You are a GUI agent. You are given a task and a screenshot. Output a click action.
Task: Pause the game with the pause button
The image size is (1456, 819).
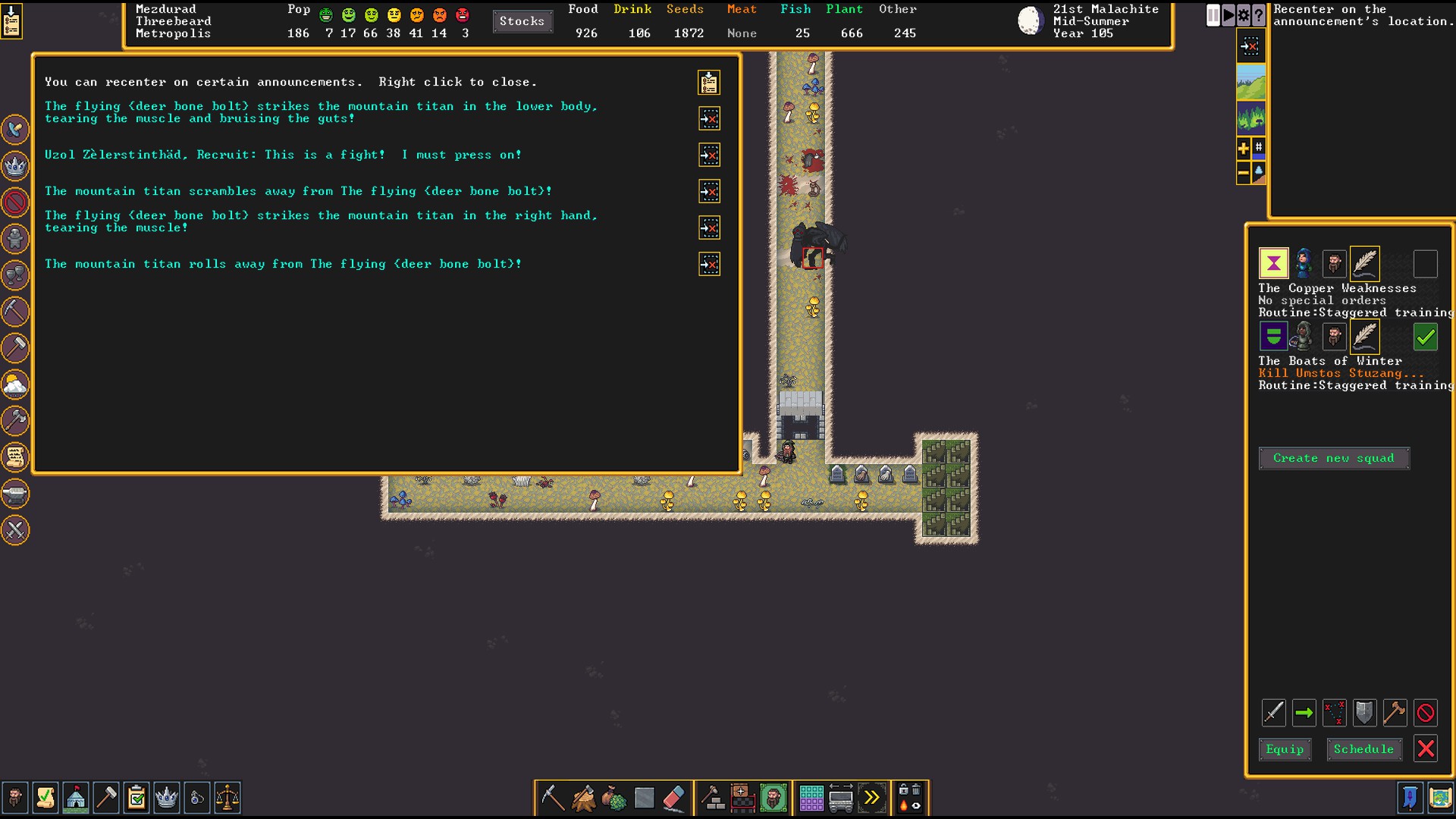point(1213,15)
